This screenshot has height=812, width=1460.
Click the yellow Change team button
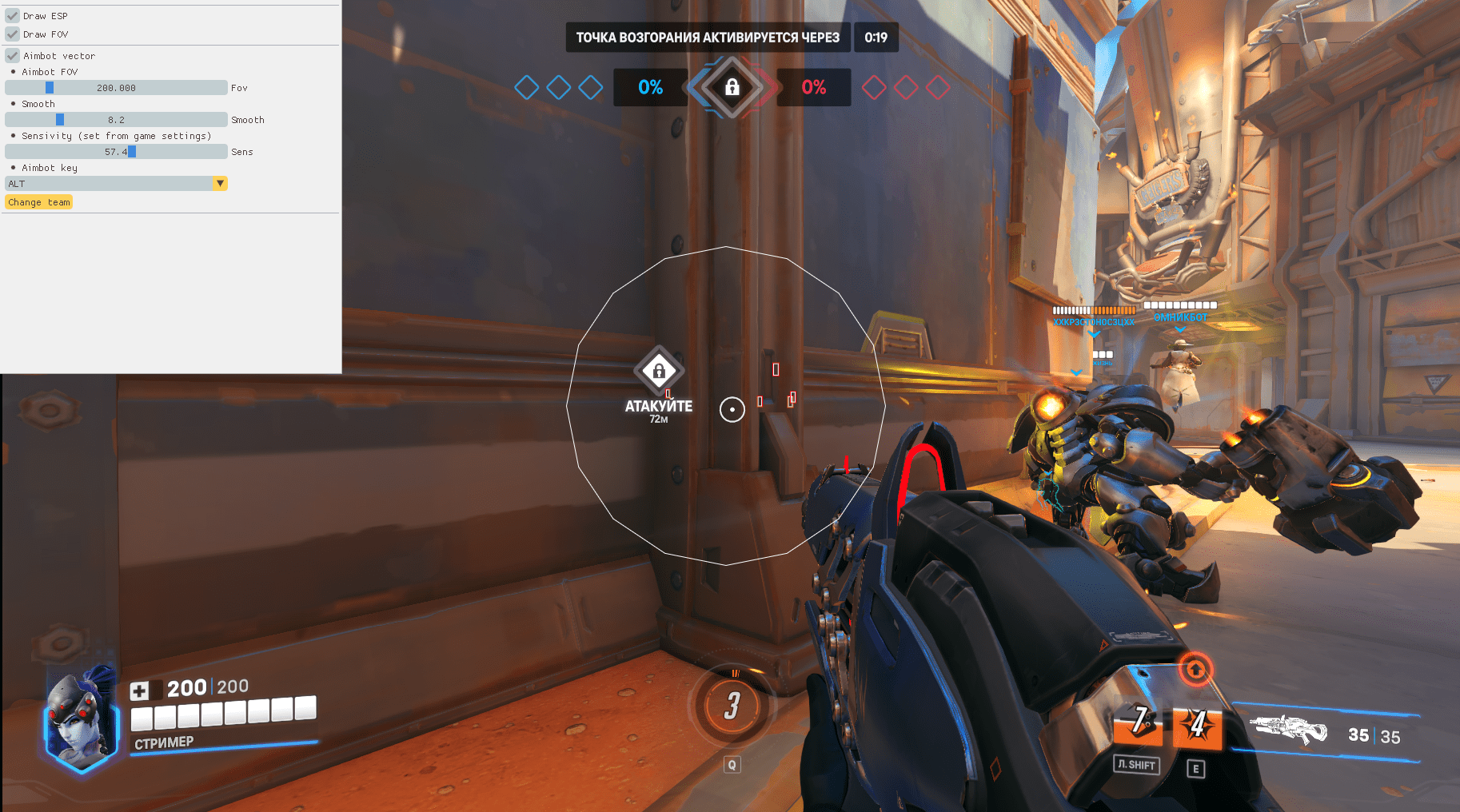point(39,202)
